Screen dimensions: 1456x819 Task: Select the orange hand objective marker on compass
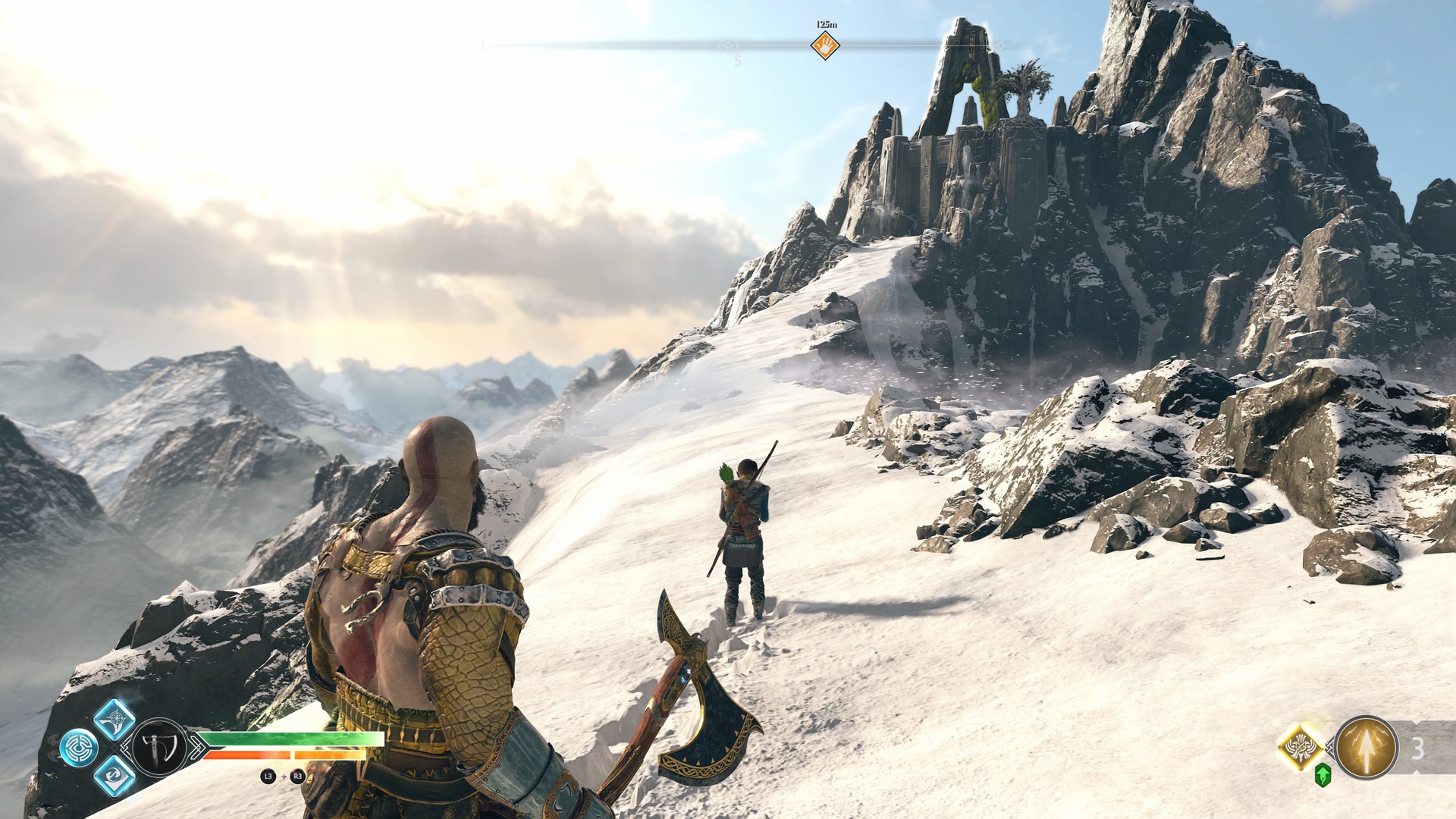pos(825,45)
